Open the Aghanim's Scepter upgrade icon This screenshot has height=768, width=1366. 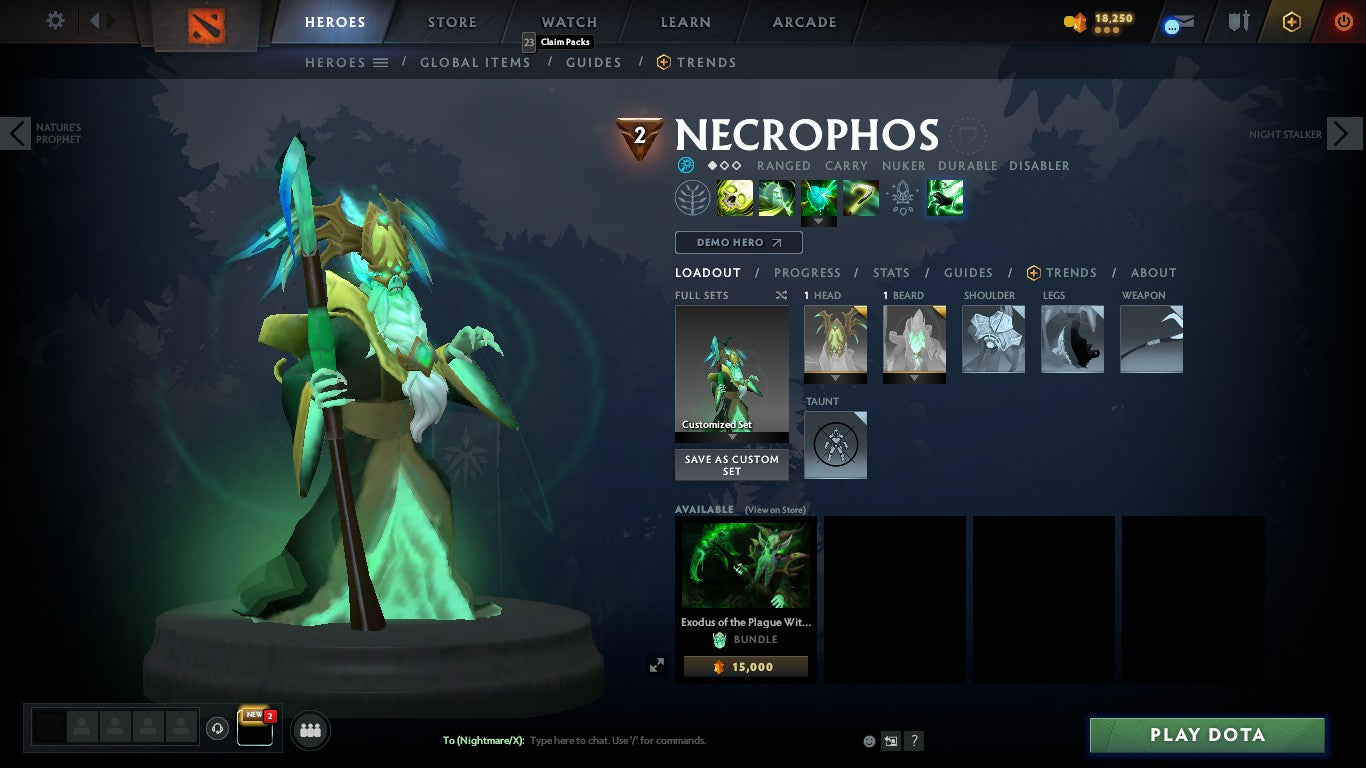903,197
